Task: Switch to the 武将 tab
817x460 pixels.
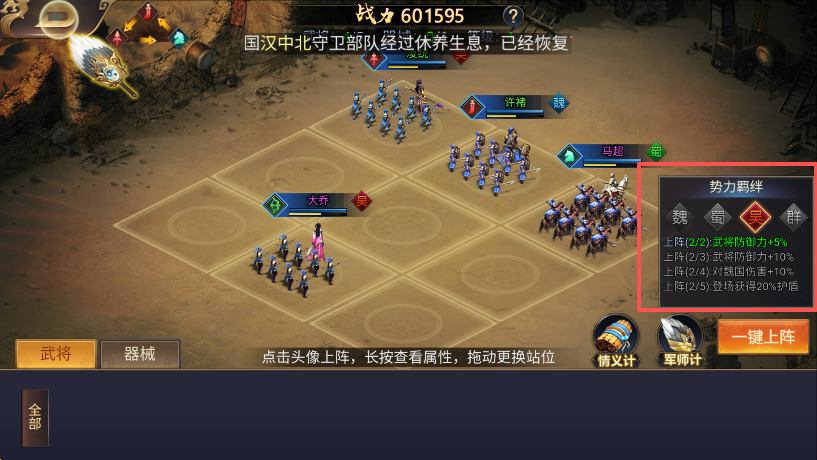Action: 55,354
